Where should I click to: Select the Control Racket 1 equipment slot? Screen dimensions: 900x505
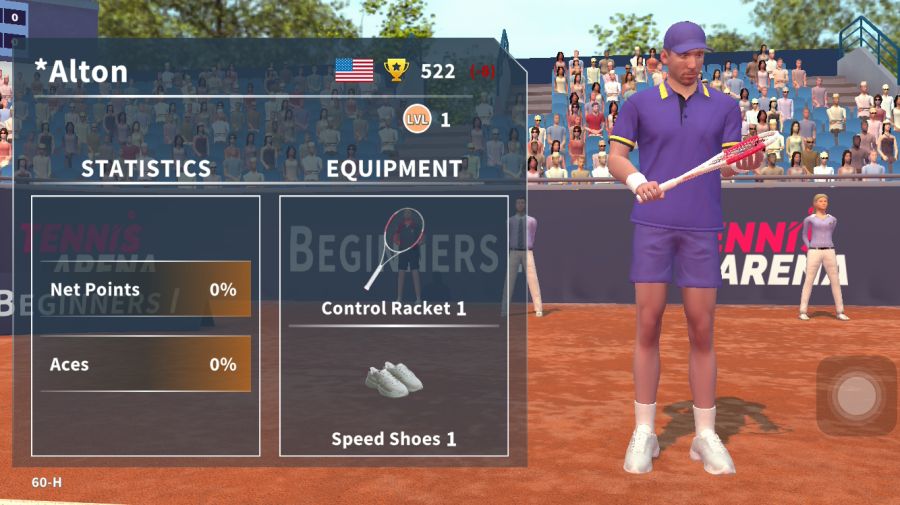(393, 262)
